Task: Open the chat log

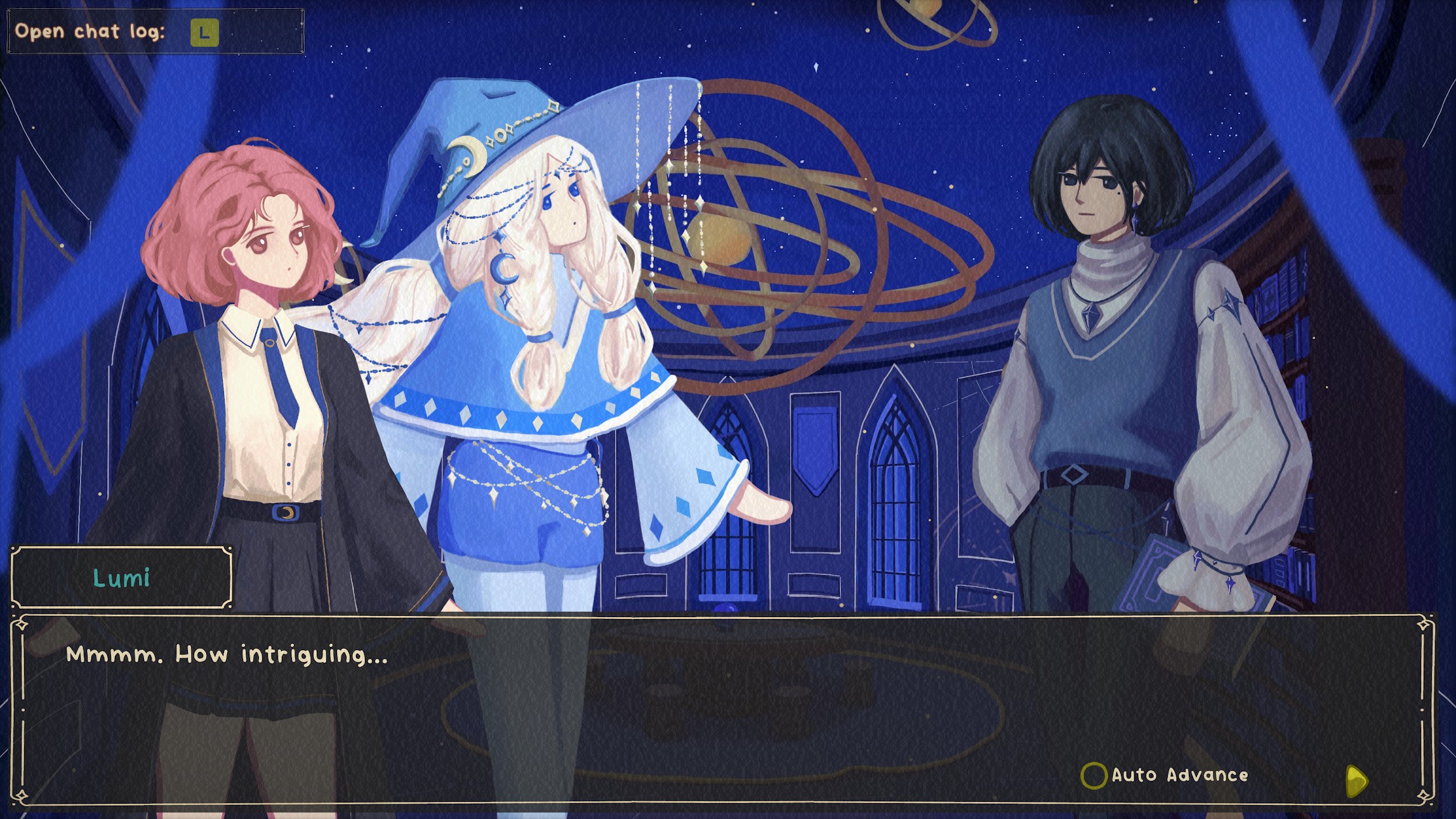Action: tap(204, 32)
